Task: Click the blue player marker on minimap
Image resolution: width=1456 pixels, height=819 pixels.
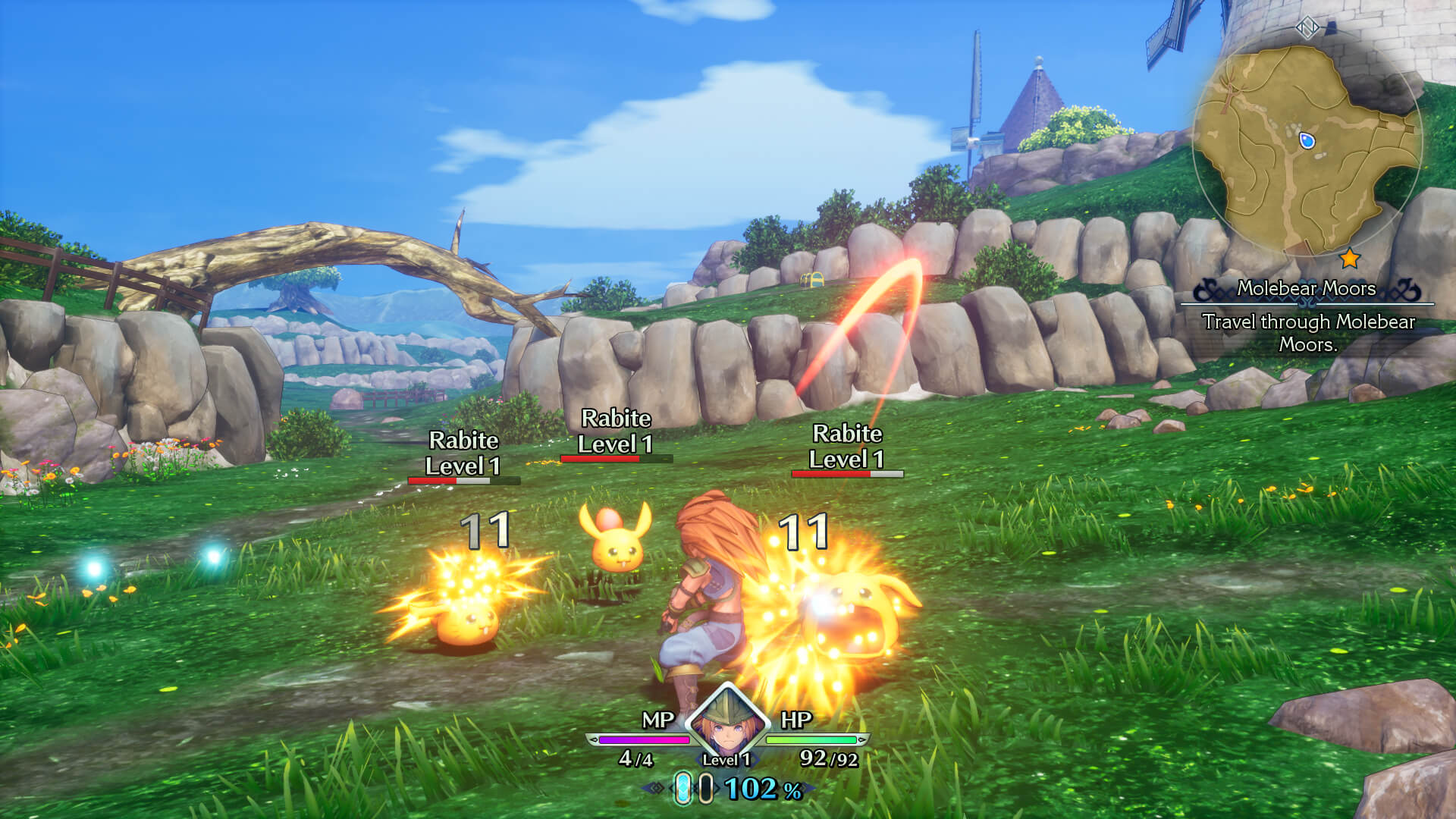Action: coord(1306,141)
